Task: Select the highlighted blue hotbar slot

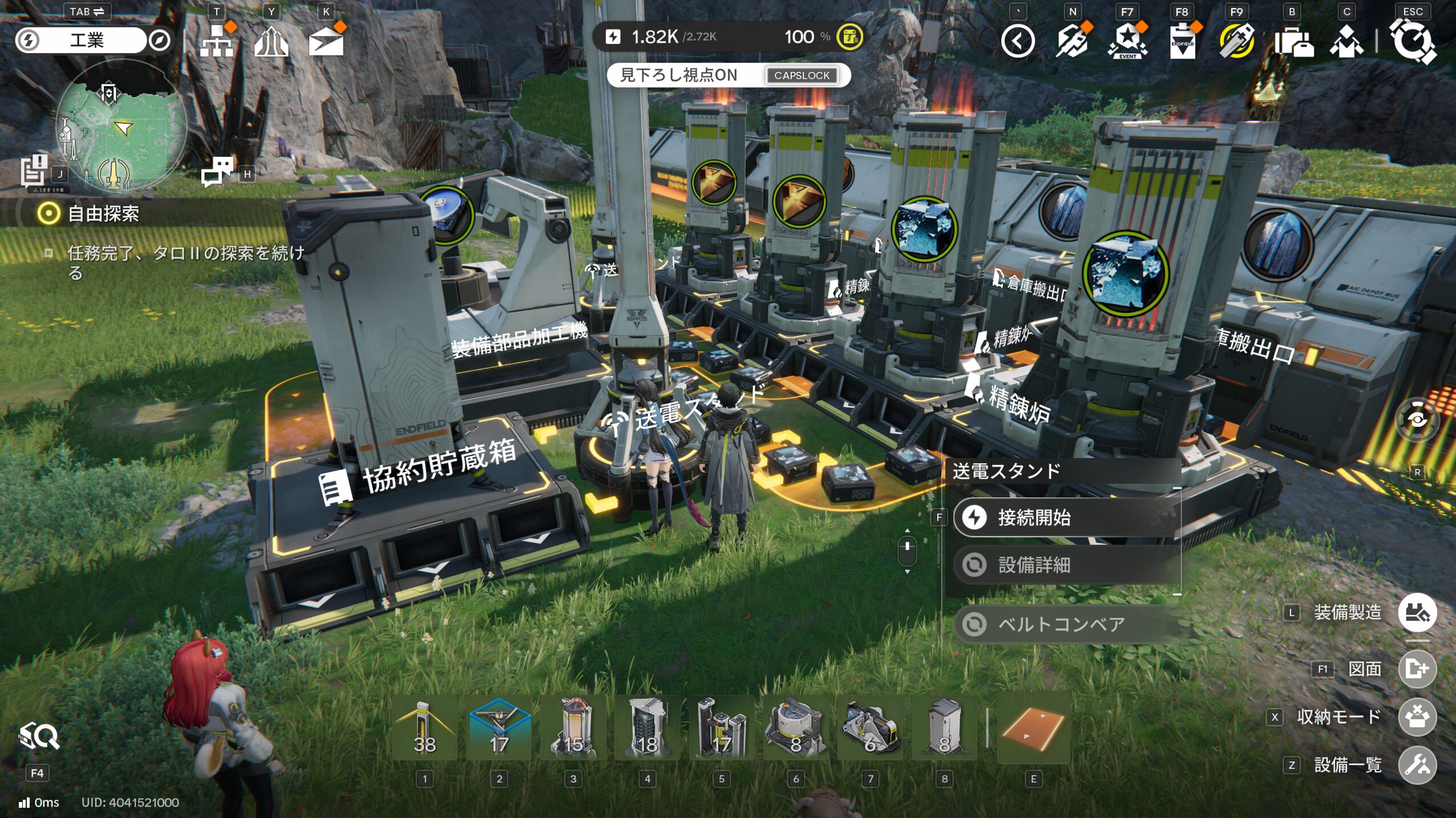Action: [x=499, y=728]
